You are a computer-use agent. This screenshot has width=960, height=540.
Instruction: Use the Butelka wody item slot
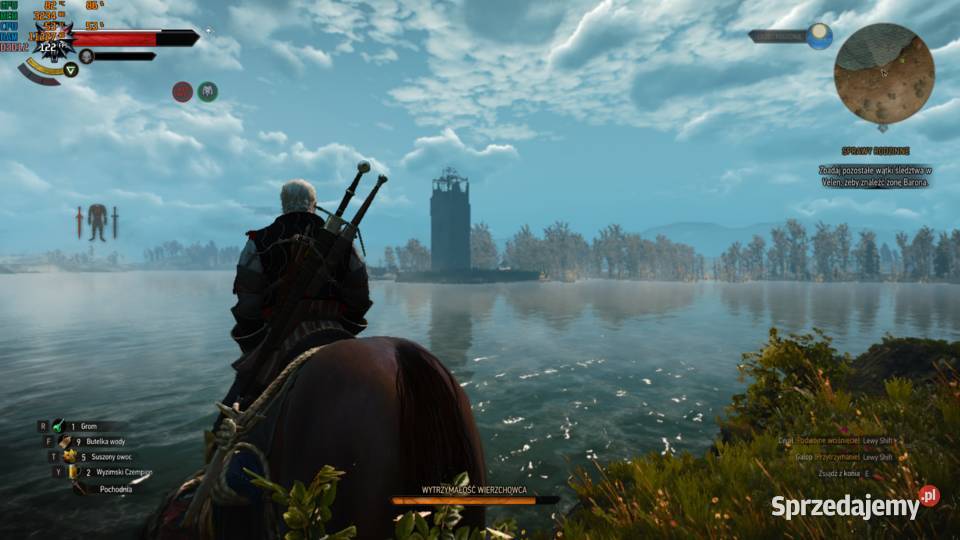point(92,441)
